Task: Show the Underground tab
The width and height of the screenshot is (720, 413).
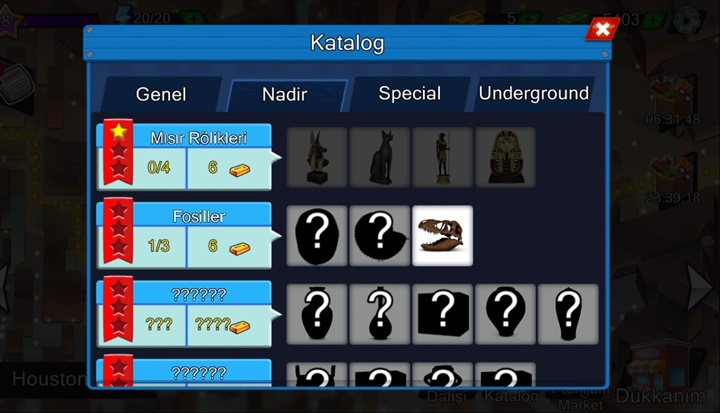Action: (533, 94)
